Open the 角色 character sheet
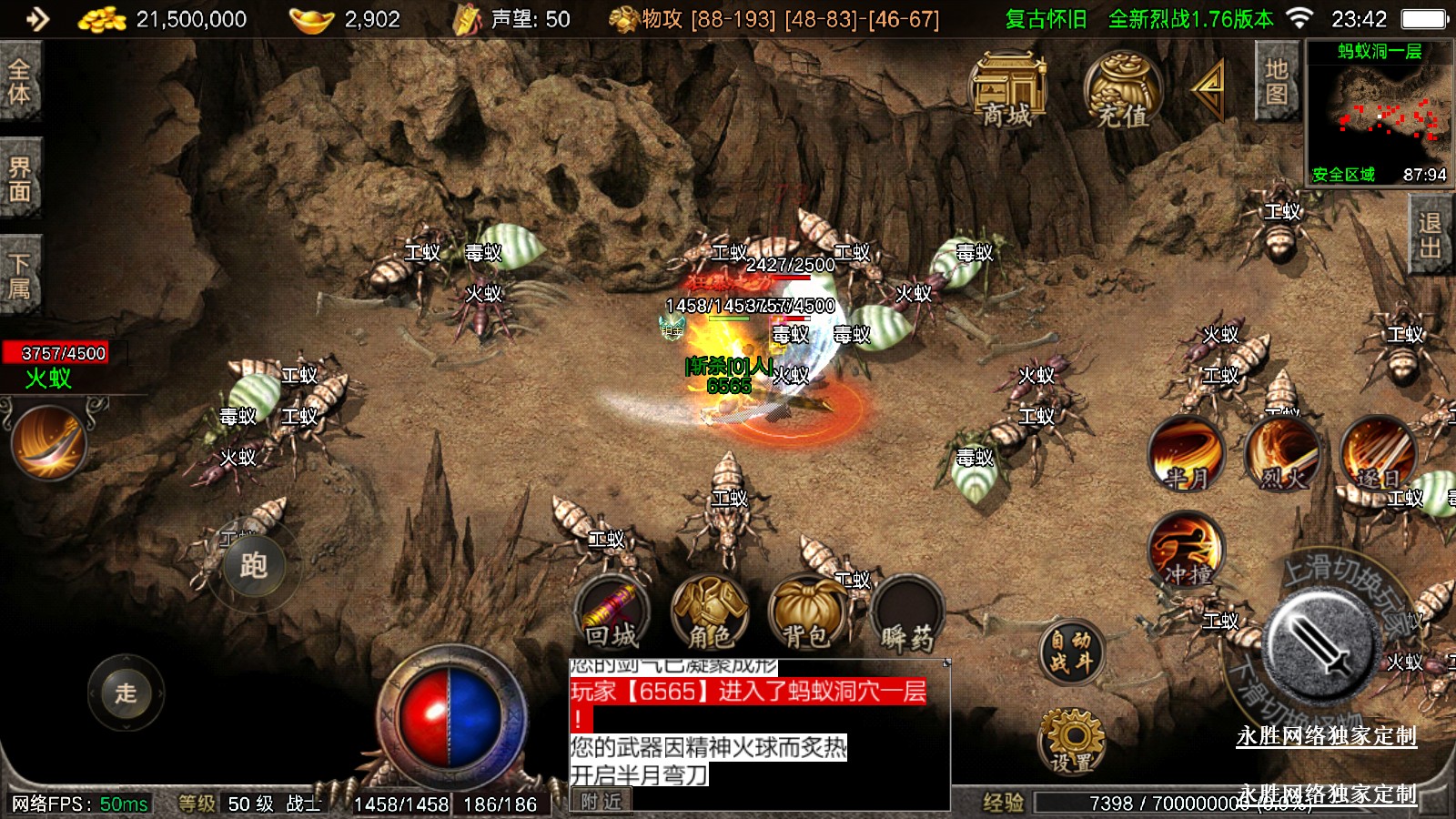 pos(710,613)
